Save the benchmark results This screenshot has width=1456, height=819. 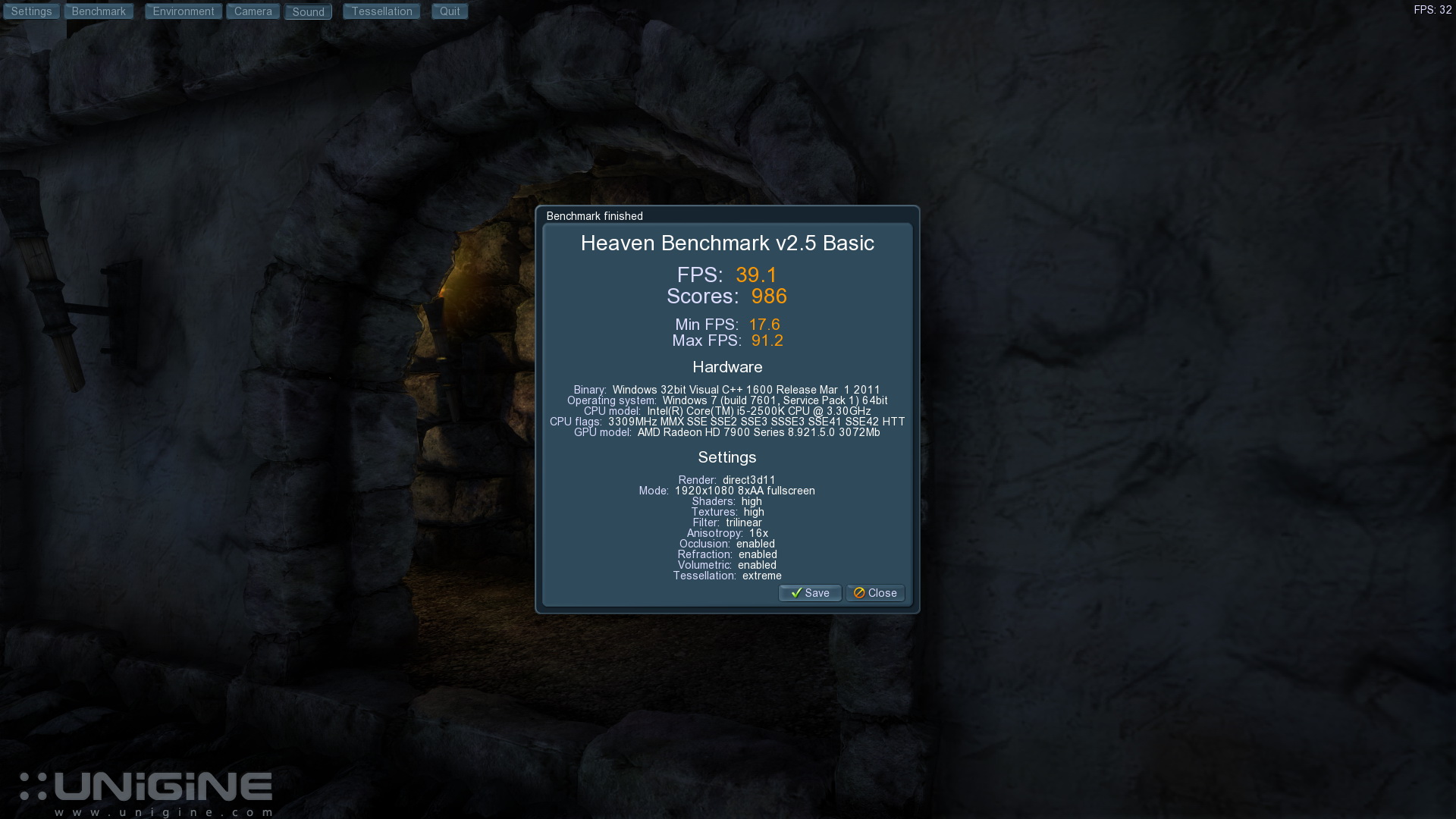[810, 593]
